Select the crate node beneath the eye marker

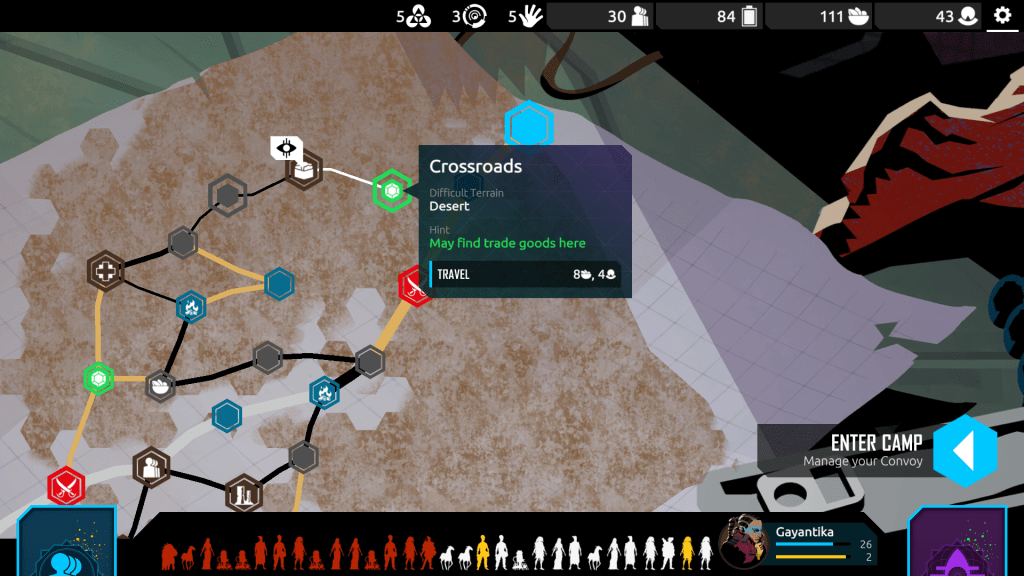click(x=304, y=172)
